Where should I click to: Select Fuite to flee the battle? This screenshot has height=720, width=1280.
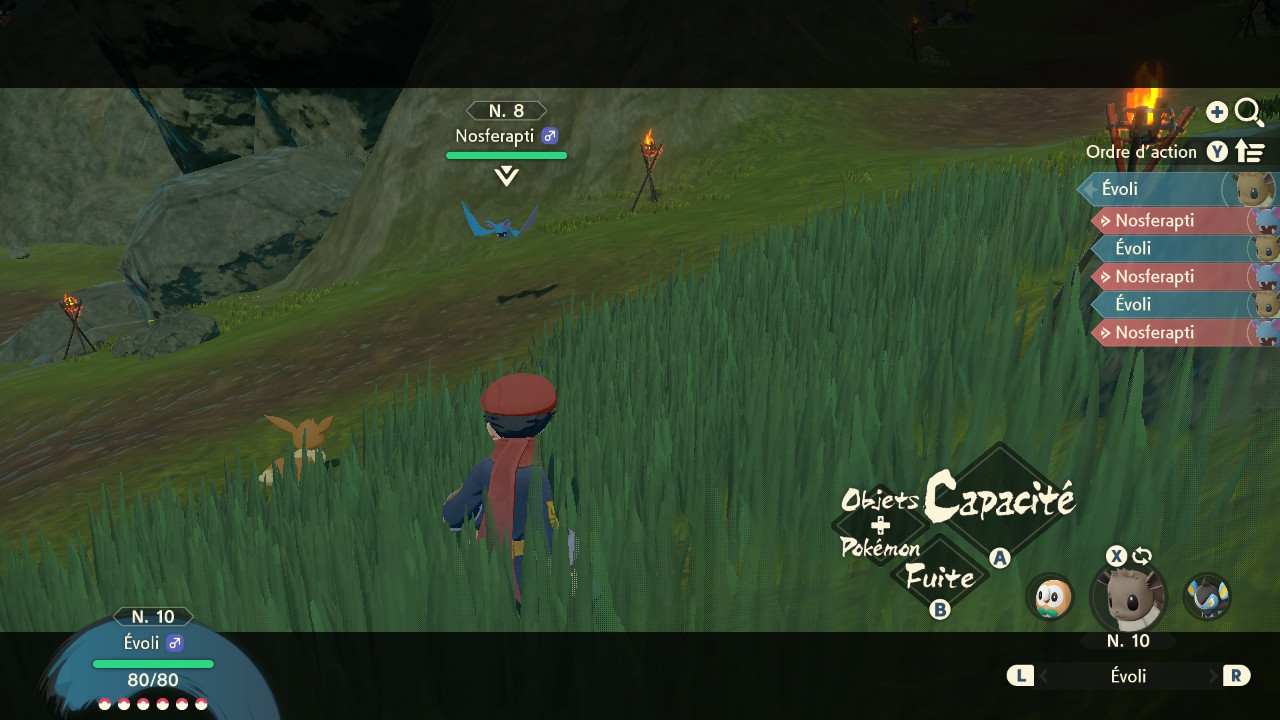(x=939, y=578)
